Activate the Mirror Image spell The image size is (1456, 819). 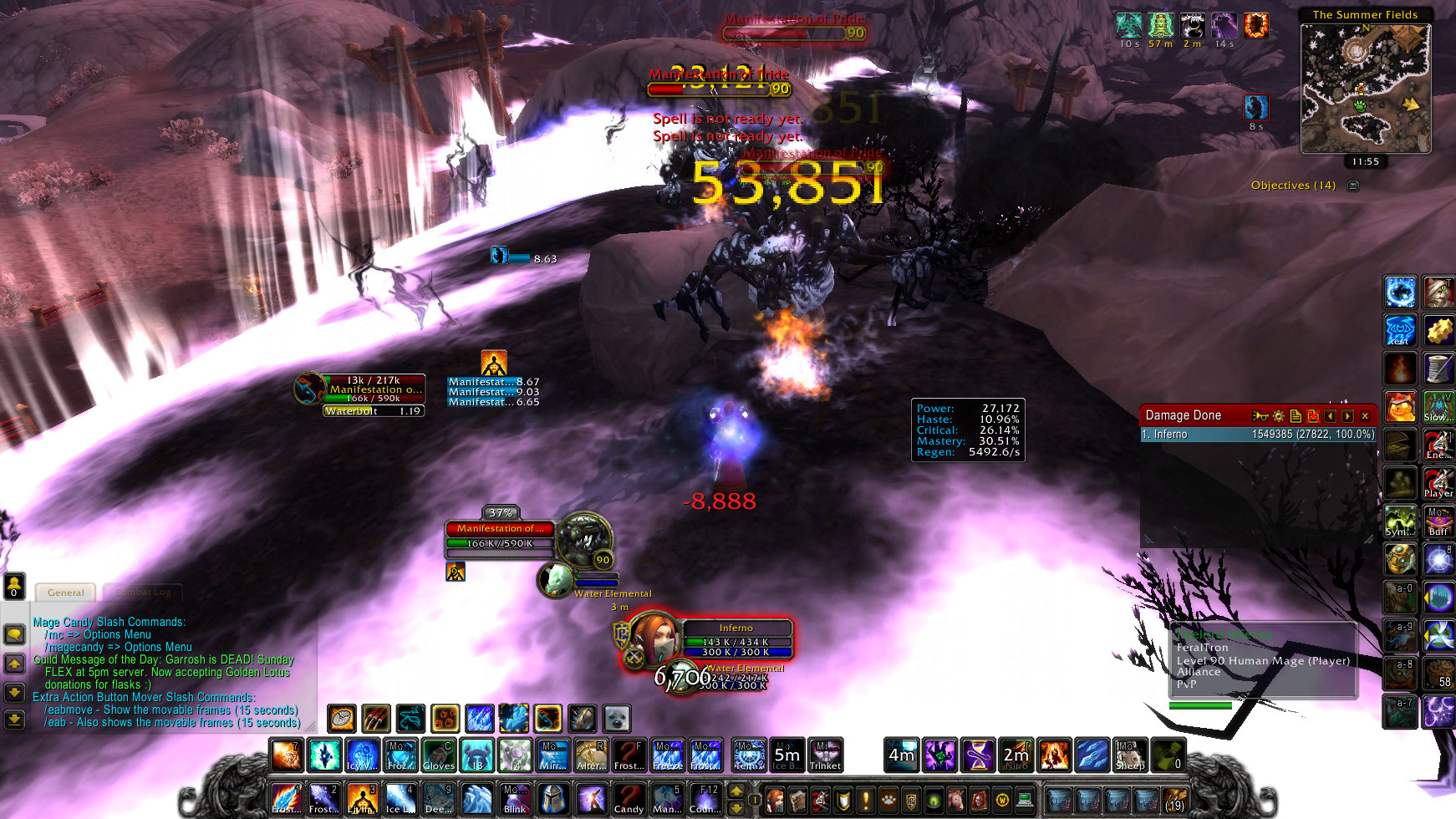(552, 755)
